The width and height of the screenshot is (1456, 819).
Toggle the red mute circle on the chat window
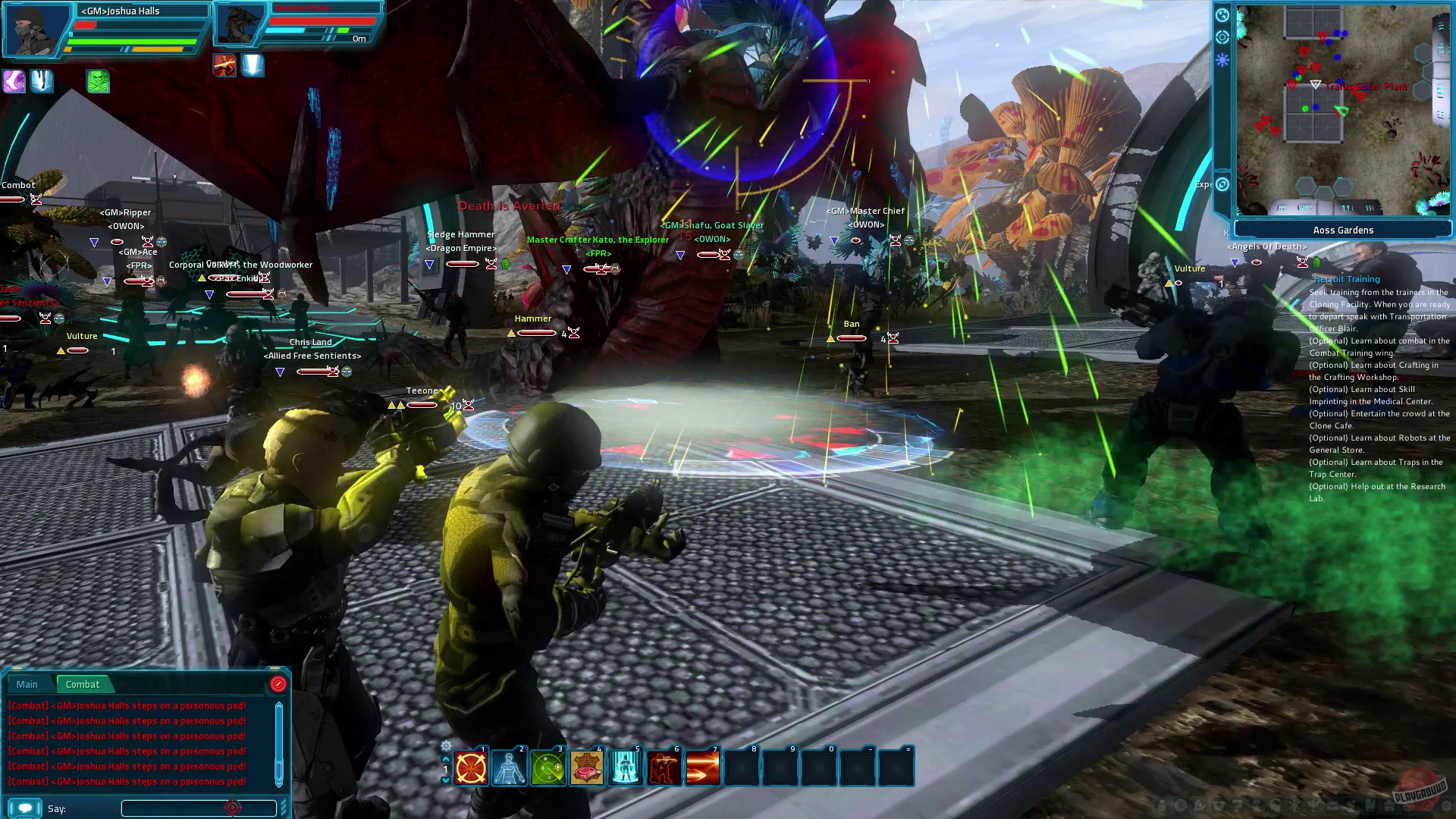(x=278, y=684)
